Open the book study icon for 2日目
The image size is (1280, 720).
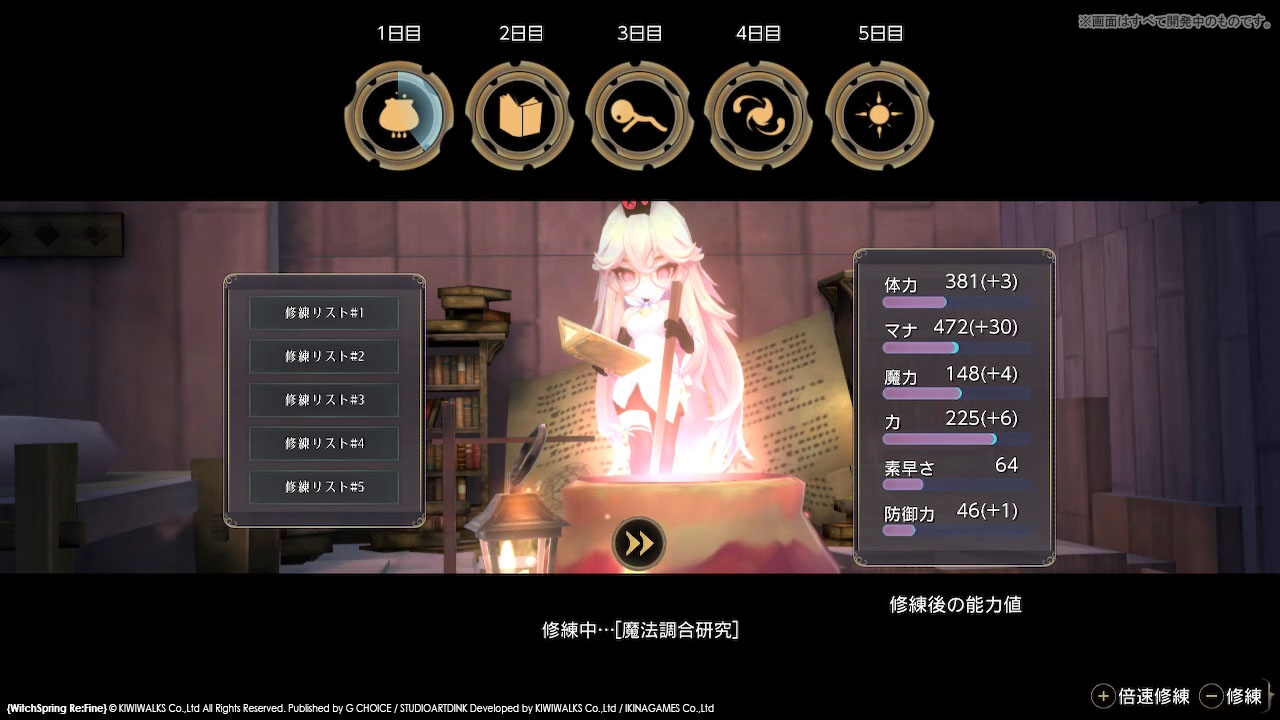519,113
